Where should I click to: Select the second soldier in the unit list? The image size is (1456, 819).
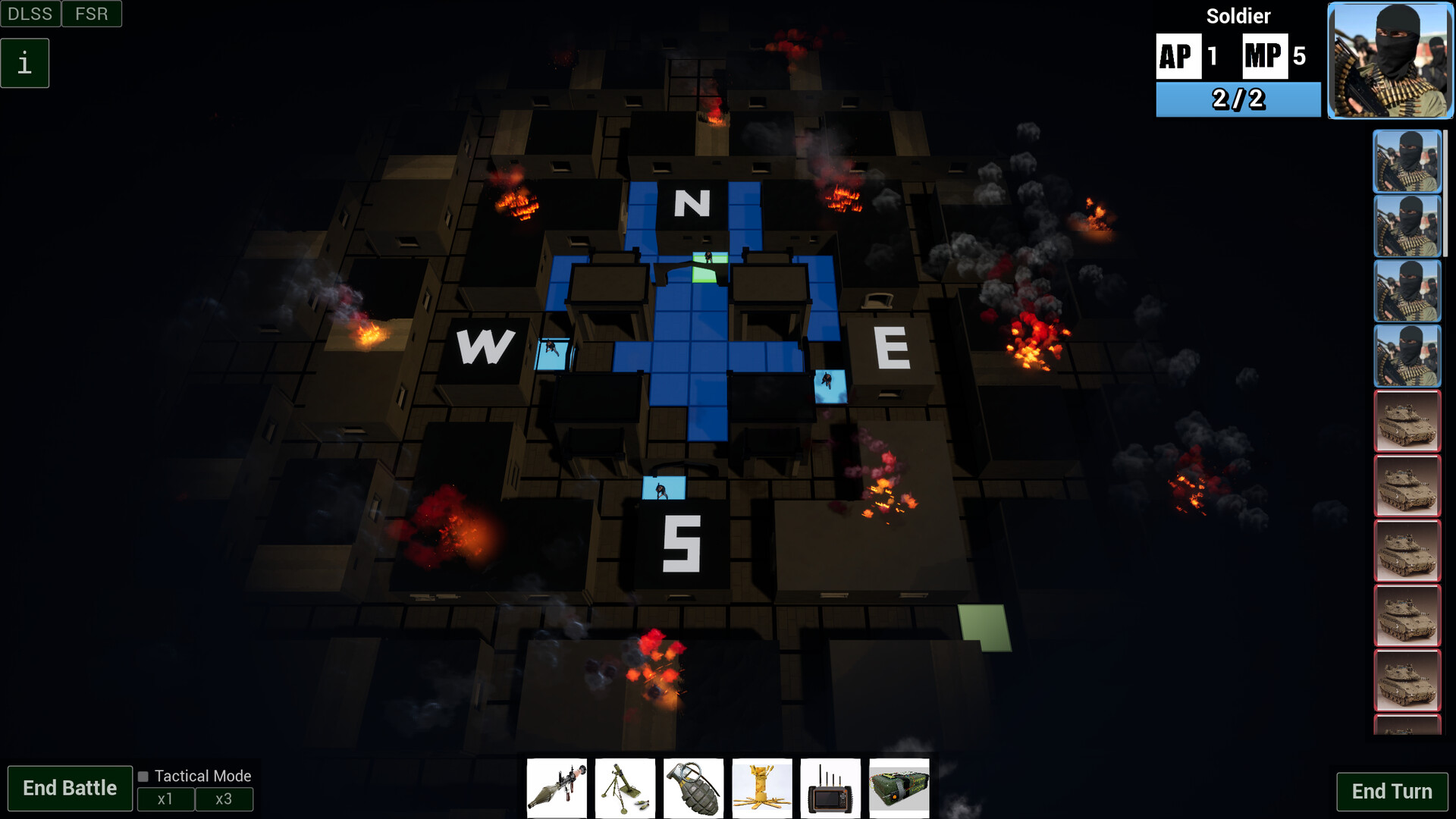[x=1407, y=225]
